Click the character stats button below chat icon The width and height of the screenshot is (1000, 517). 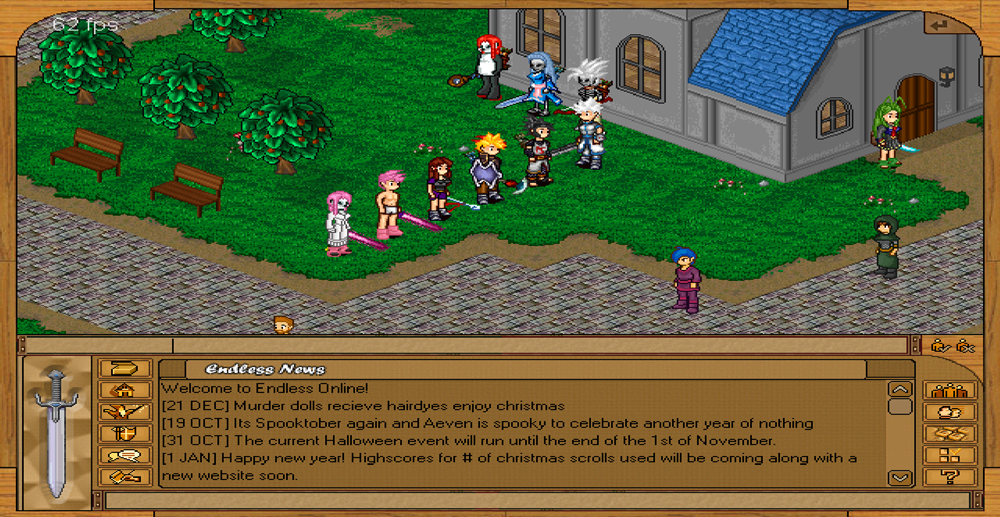125,476
